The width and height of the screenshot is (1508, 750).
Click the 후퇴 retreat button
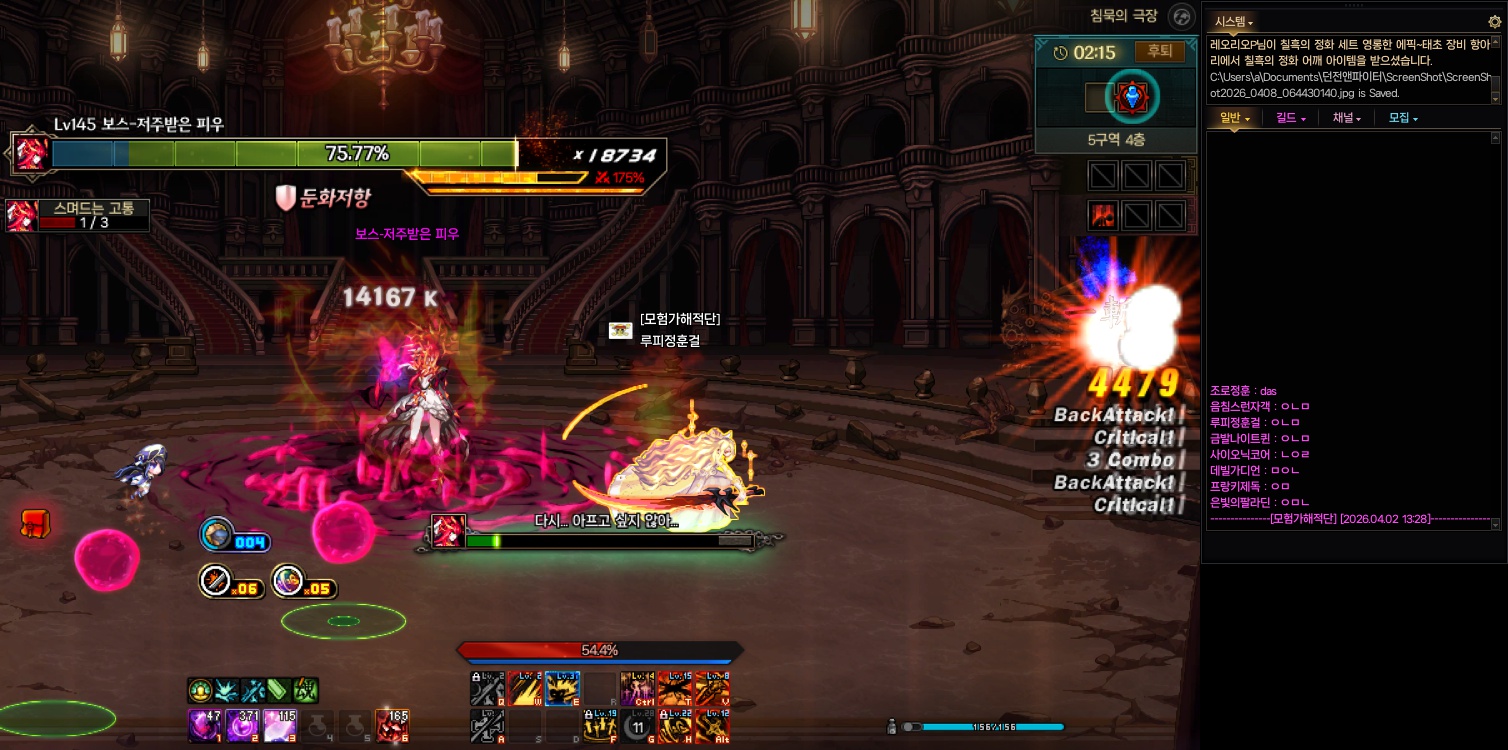click(1159, 52)
